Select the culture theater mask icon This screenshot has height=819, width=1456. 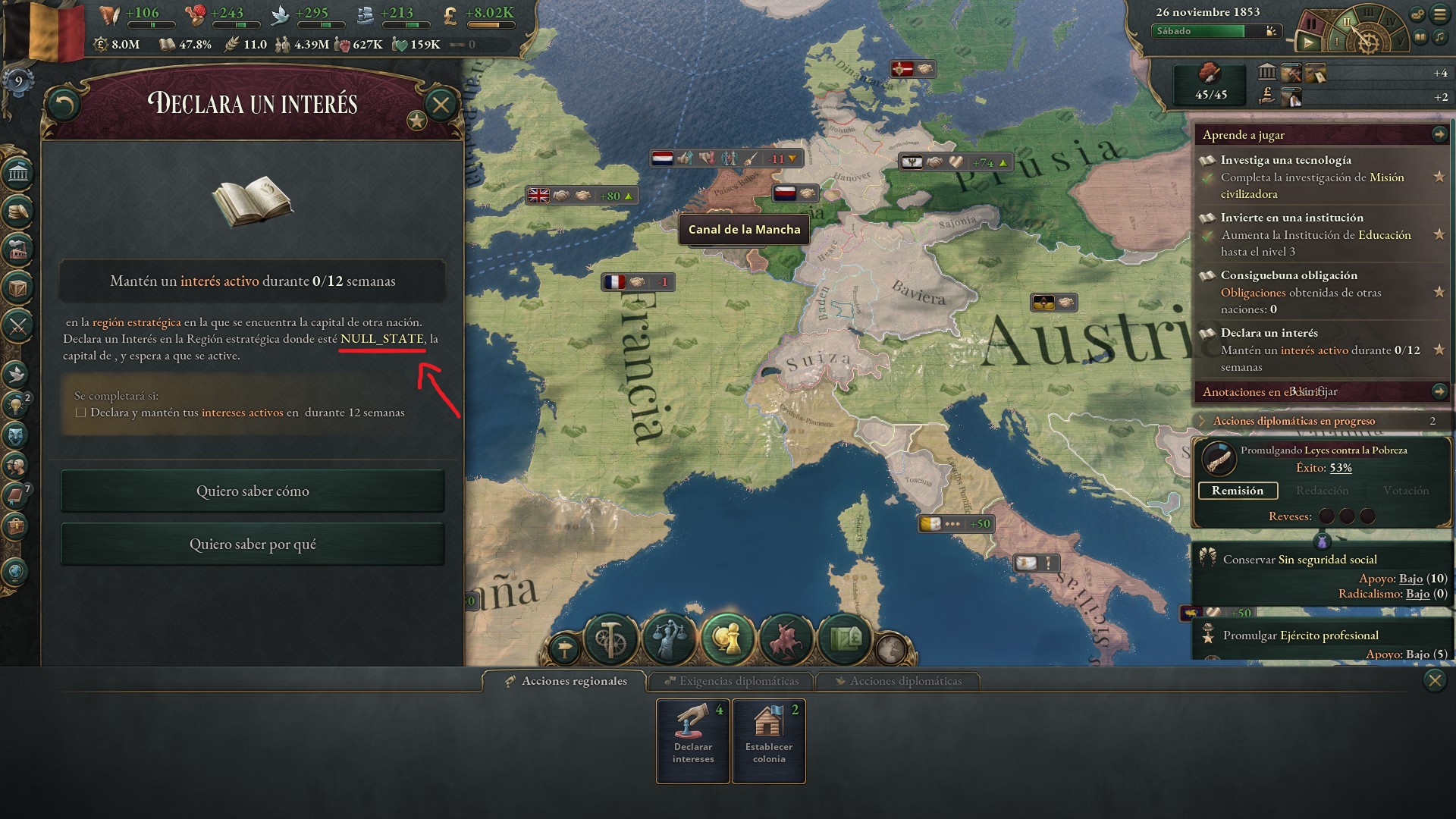tap(19, 432)
